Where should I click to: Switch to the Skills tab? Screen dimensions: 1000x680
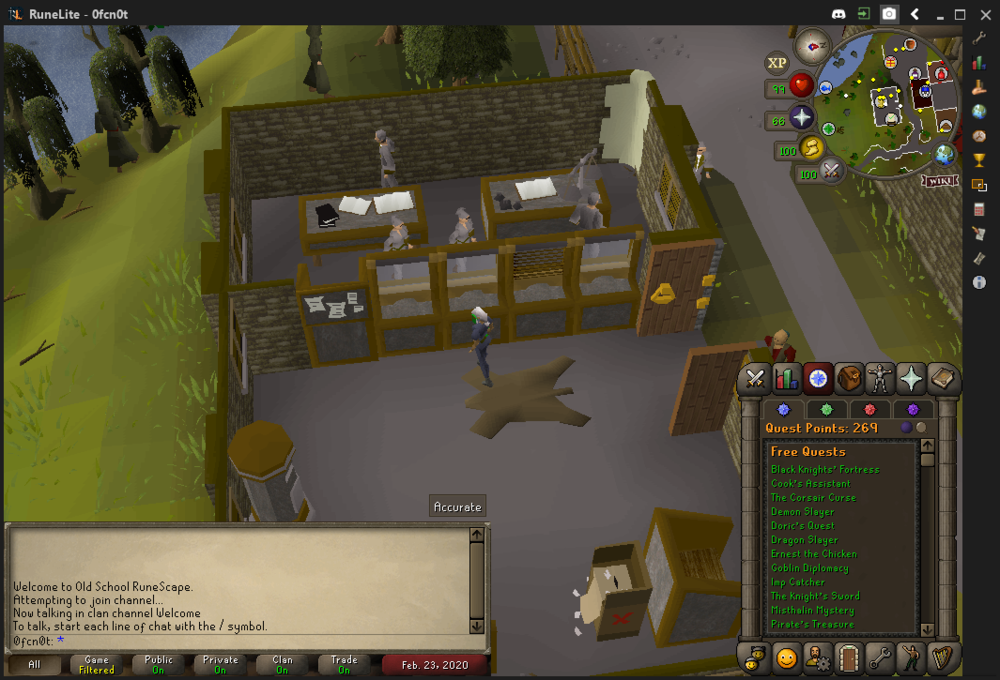point(786,379)
